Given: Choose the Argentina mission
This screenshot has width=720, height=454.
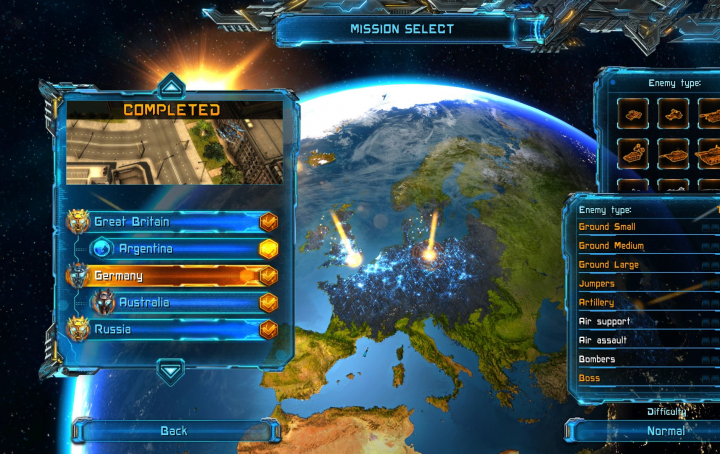Looking at the screenshot, I should tap(180, 248).
